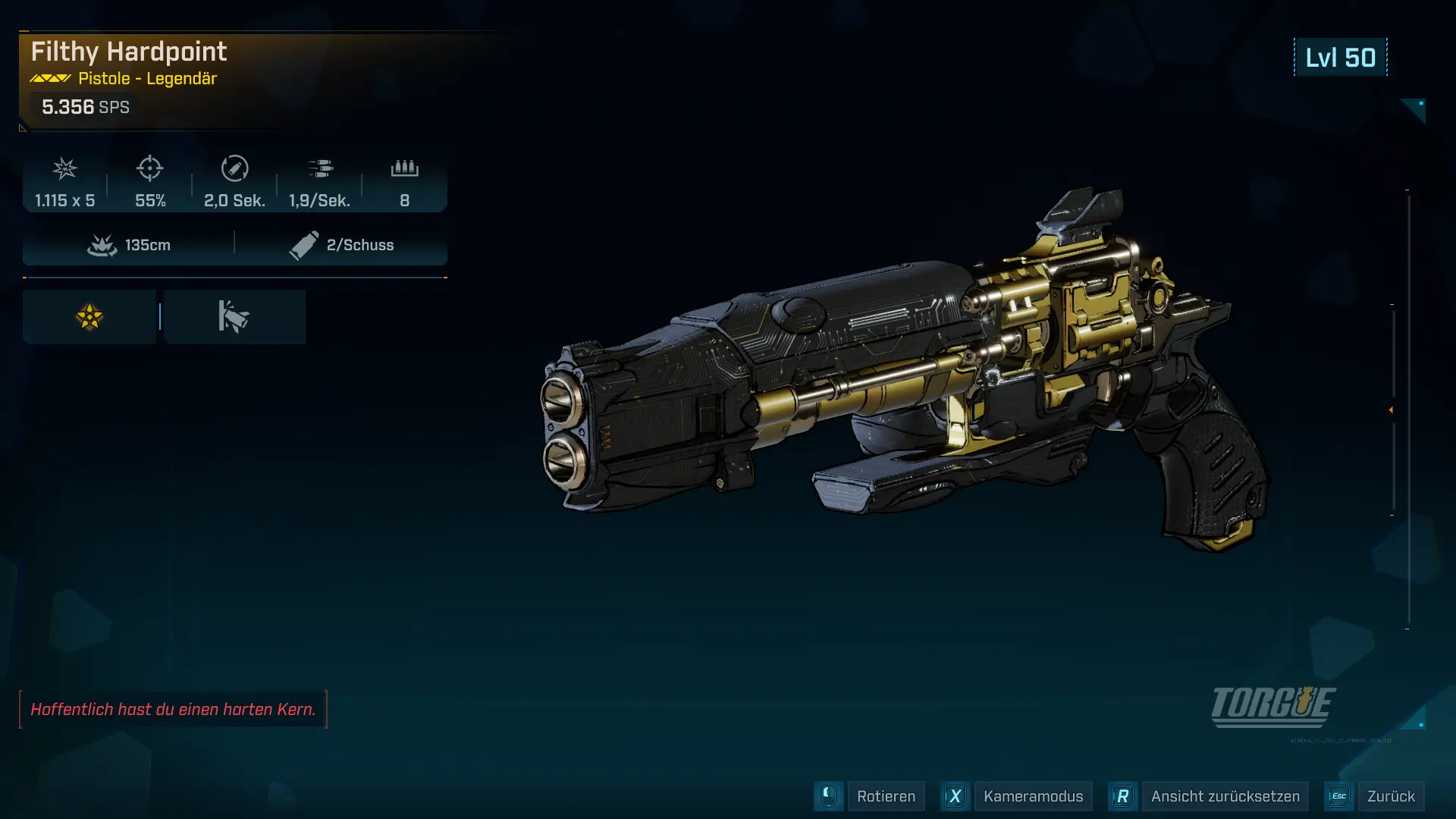The height and width of the screenshot is (819, 1456).
Task: Click Zurück to go back
Action: pyautogui.click(x=1392, y=796)
